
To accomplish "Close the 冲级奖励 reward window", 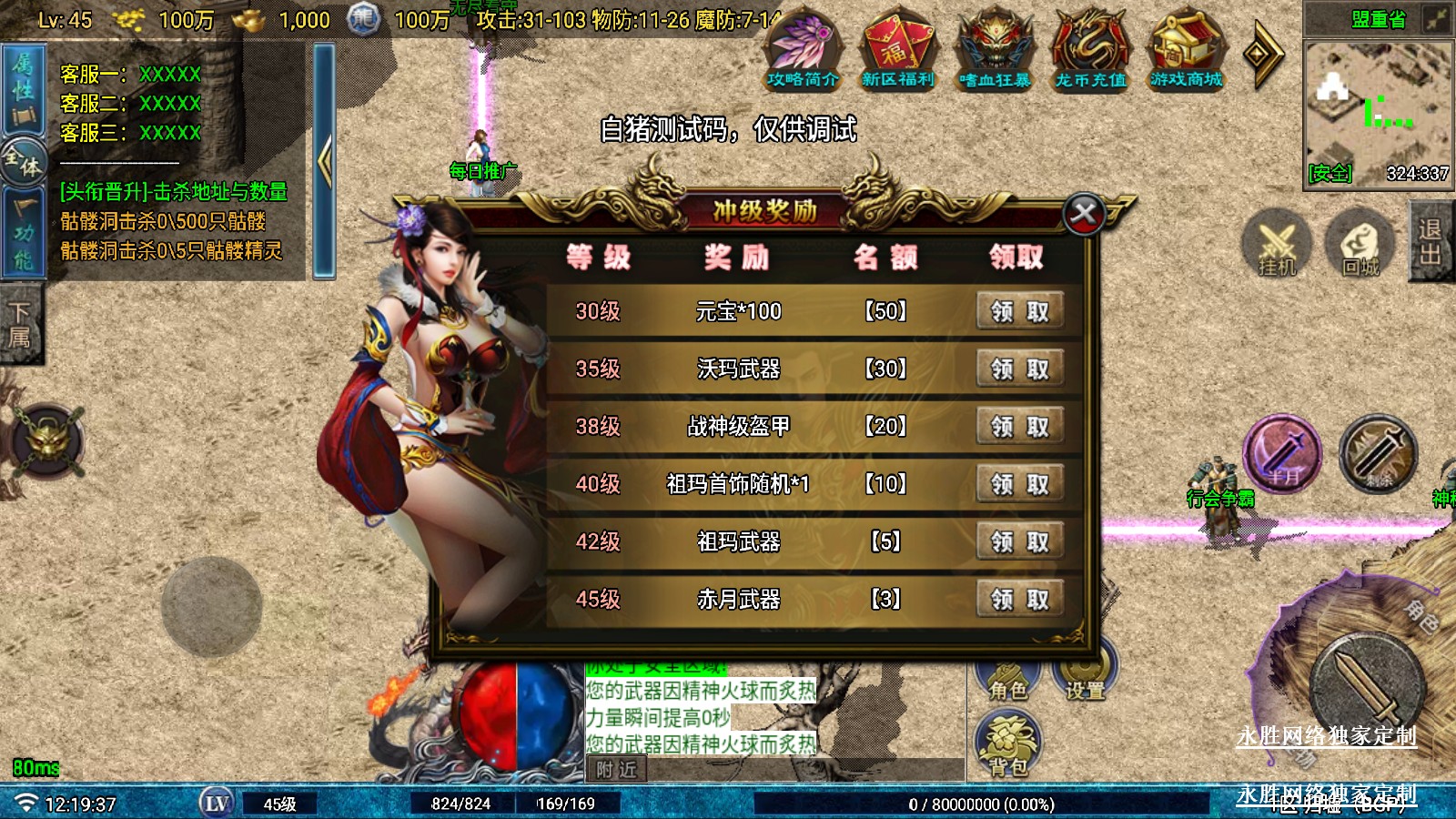I will [x=1084, y=215].
